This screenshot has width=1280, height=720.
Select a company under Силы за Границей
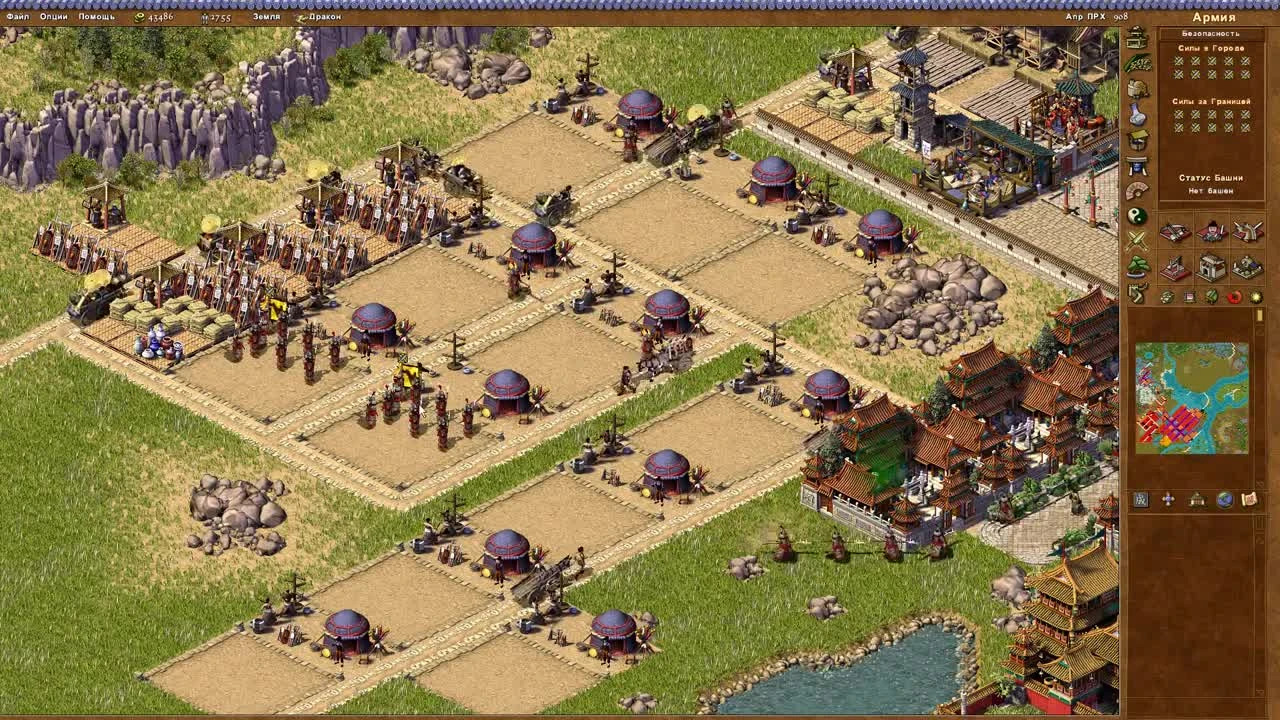1178,113
